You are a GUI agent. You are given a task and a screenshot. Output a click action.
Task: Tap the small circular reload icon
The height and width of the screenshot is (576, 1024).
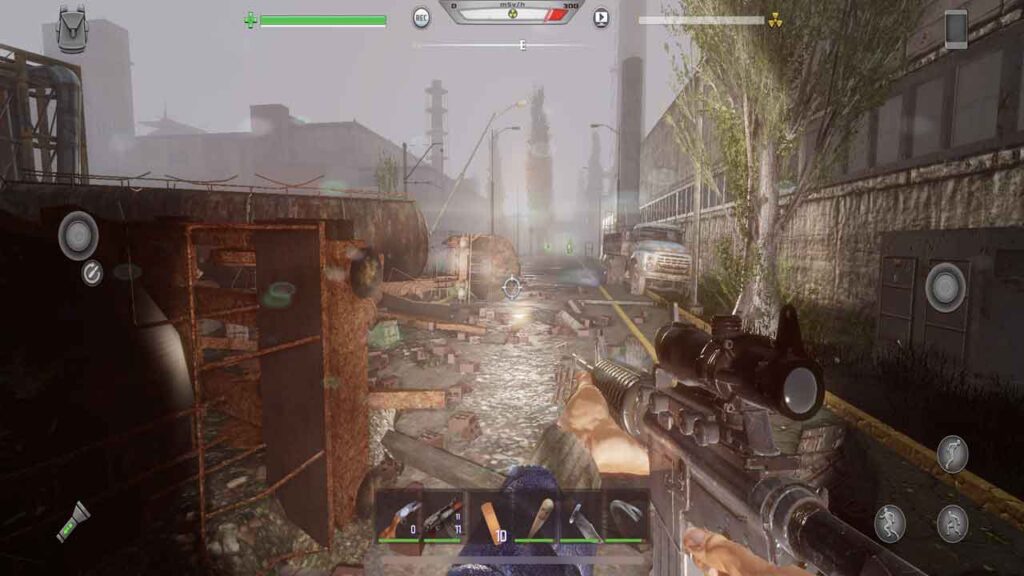[92, 273]
